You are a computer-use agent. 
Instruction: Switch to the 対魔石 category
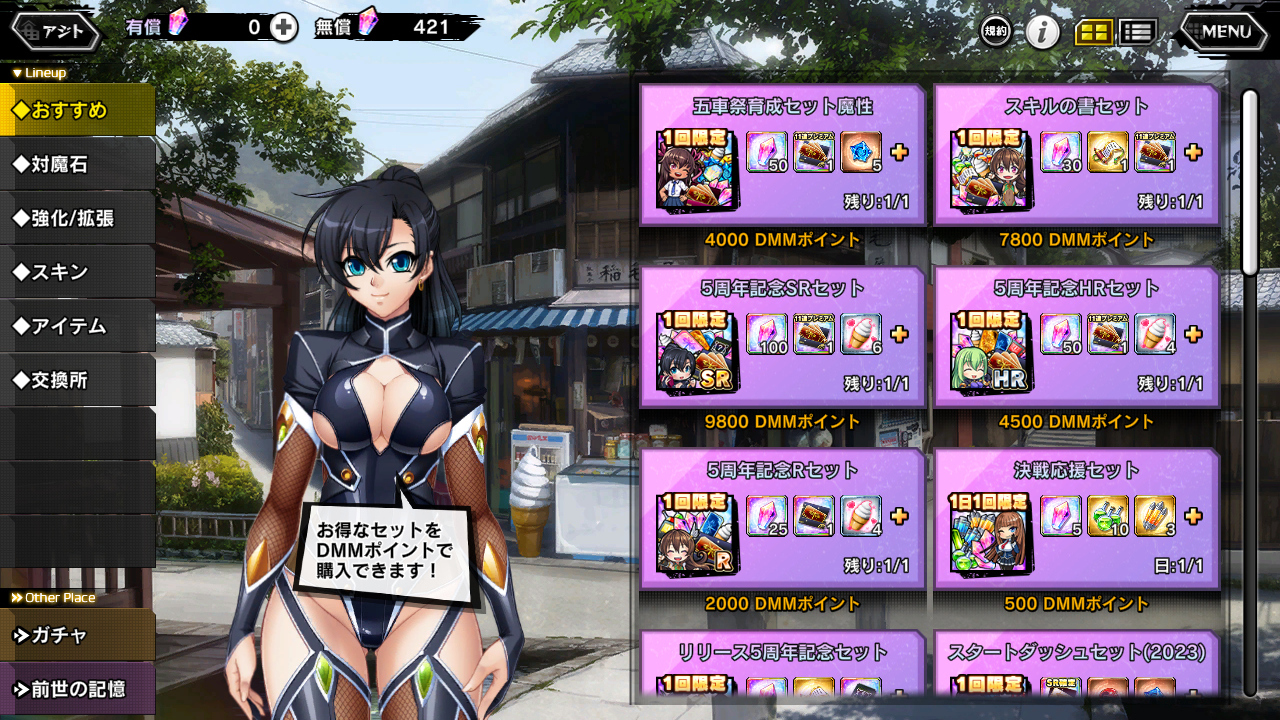tap(77, 164)
